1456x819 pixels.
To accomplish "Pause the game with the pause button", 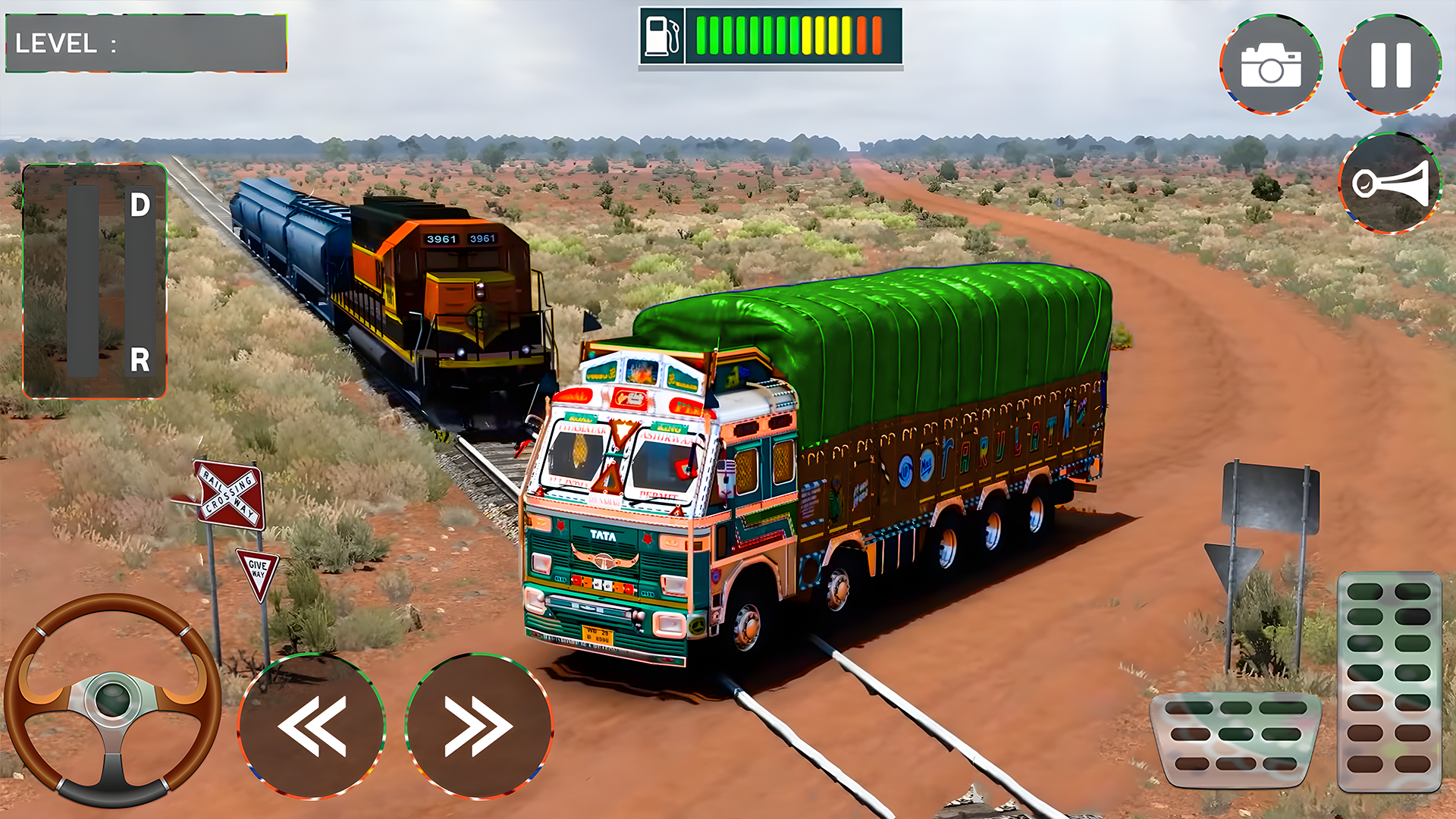I will coord(1390,64).
